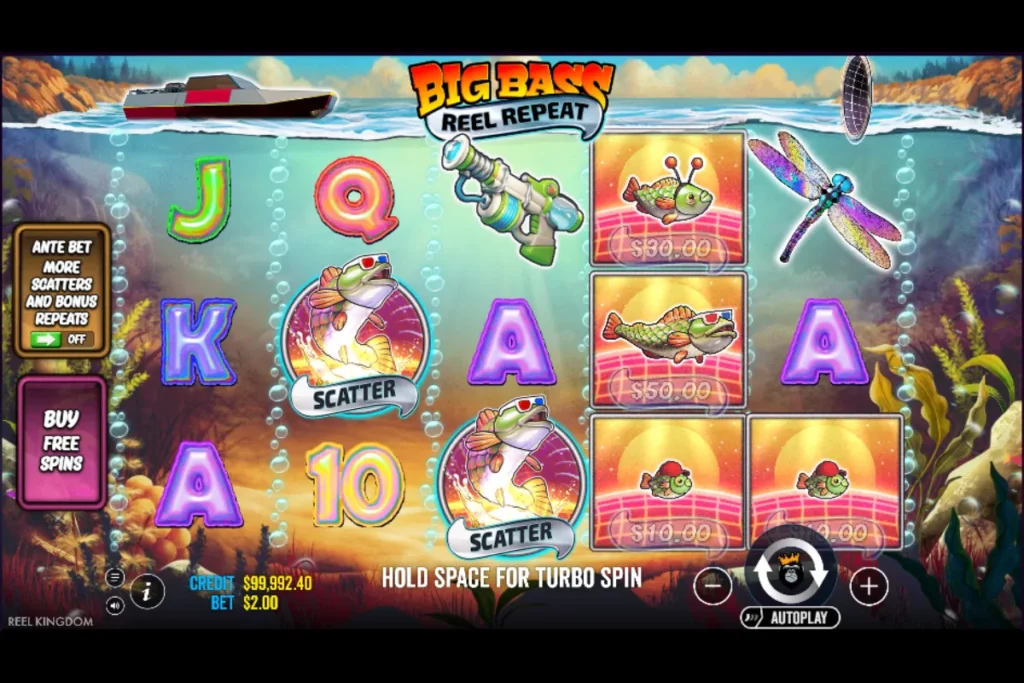Spin the reels with the gorilla button
1024x683 pixels.
(x=791, y=571)
